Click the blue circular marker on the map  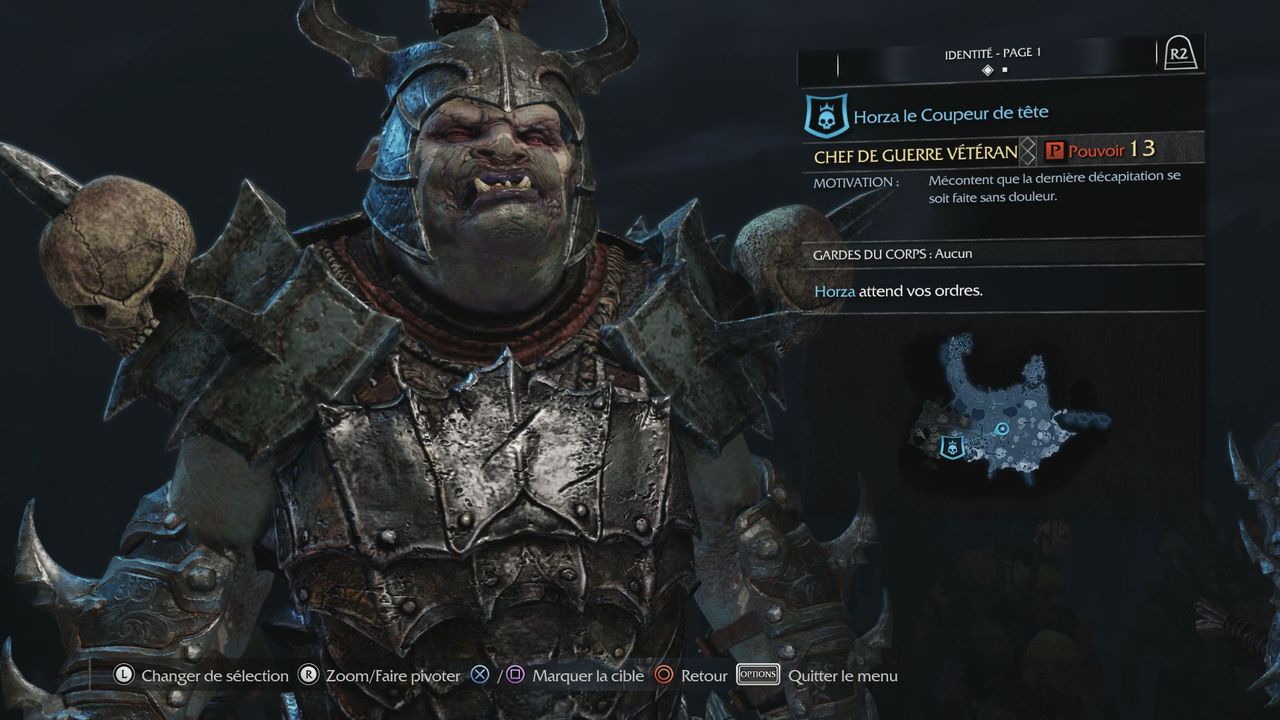click(1002, 429)
